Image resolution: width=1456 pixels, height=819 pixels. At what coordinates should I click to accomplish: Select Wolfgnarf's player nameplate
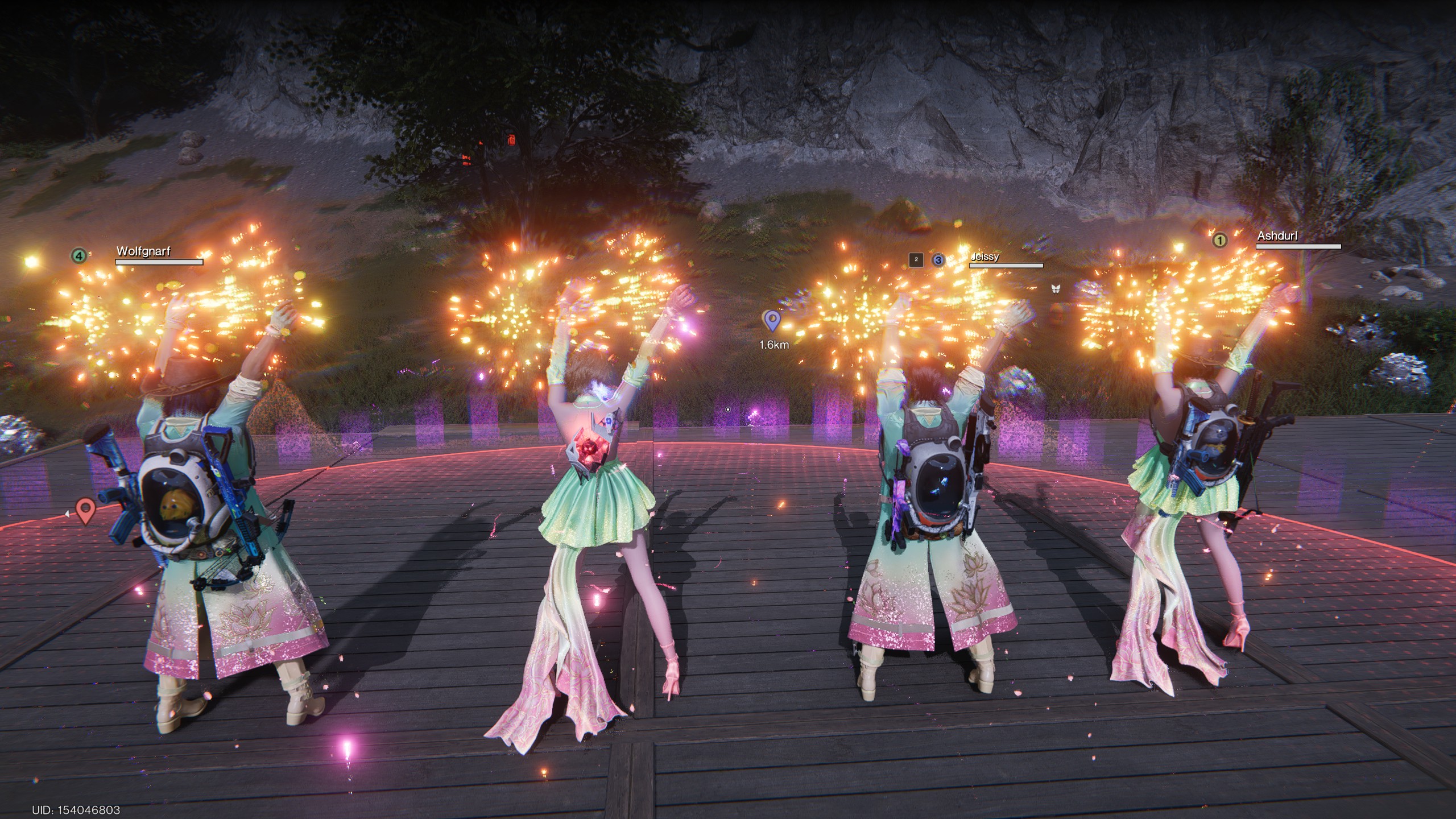(x=144, y=251)
